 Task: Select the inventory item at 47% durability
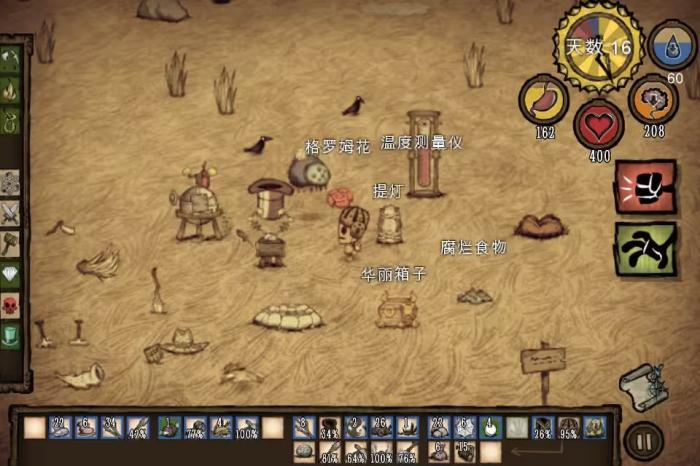pyautogui.click(x=138, y=428)
